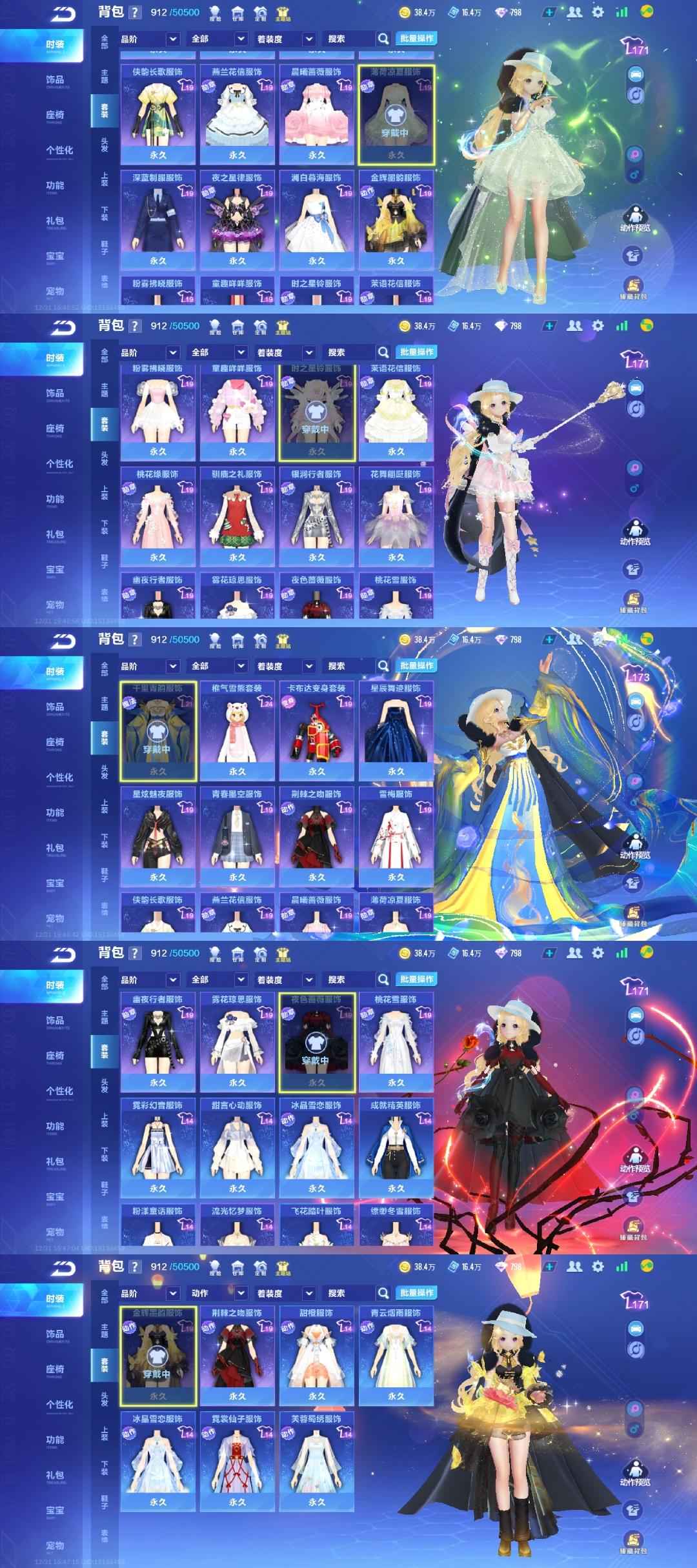This screenshot has width=697, height=1568.
Task: Select the 桃花缘服饰 pink outfit
Action: pyautogui.click(x=158, y=516)
